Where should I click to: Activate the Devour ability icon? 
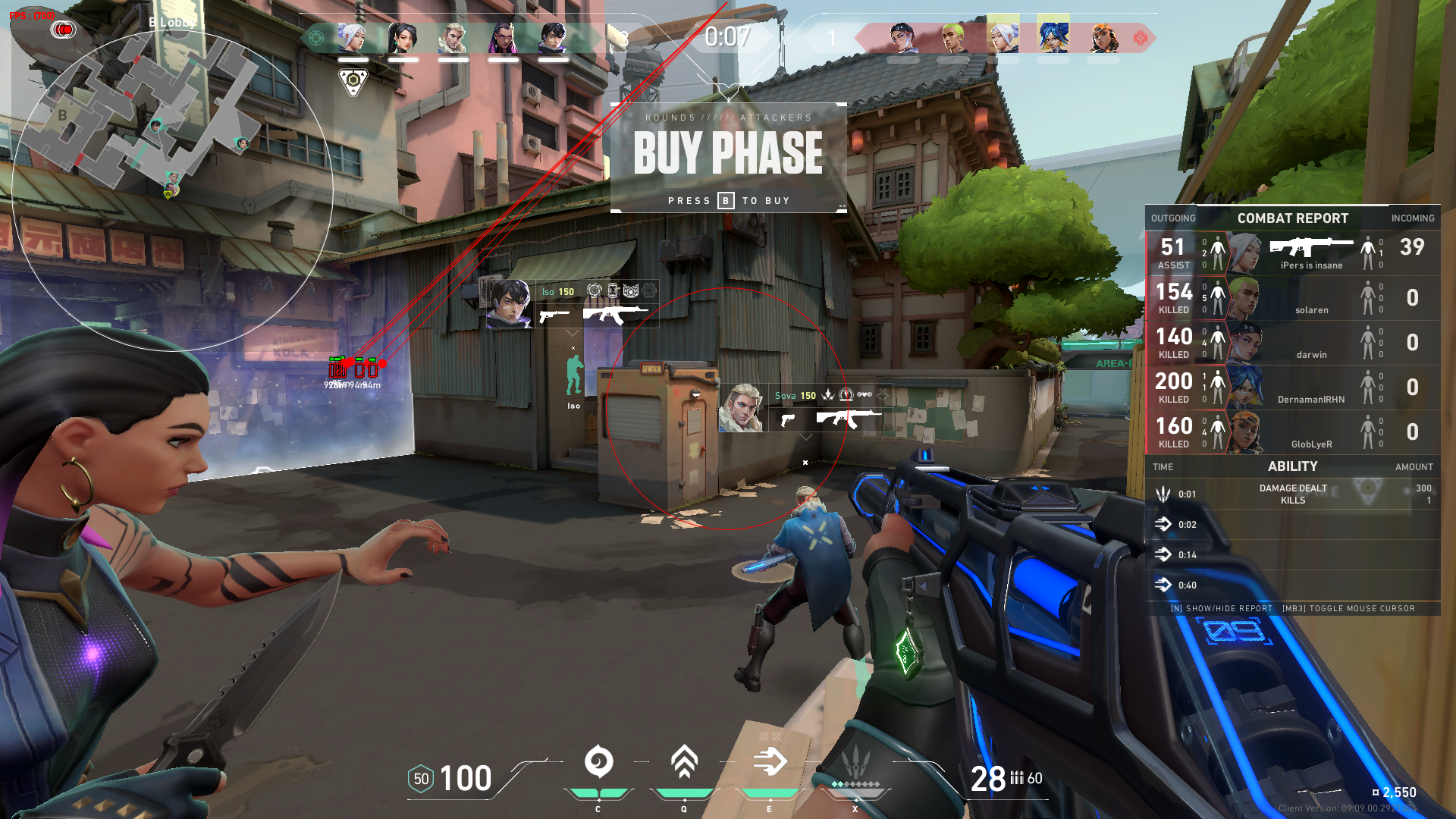point(684,762)
